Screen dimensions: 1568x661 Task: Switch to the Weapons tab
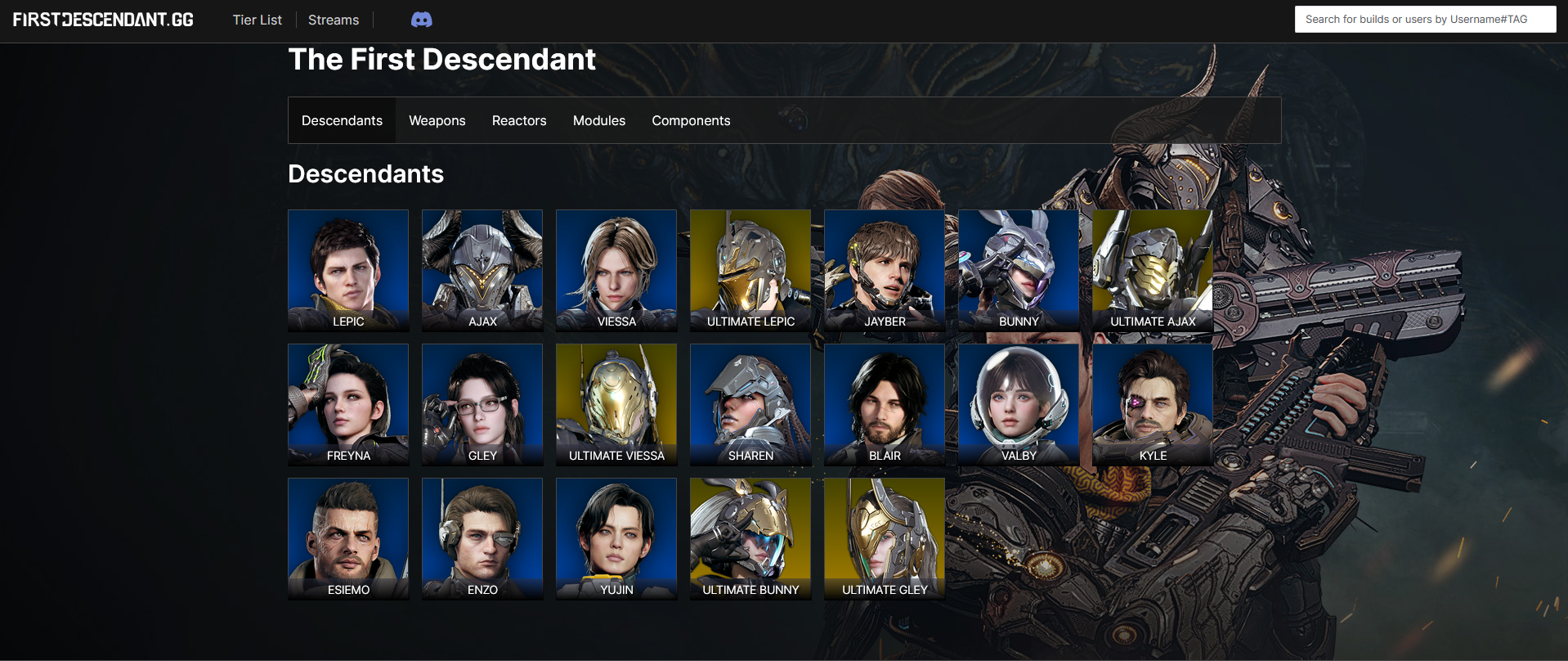click(x=437, y=120)
